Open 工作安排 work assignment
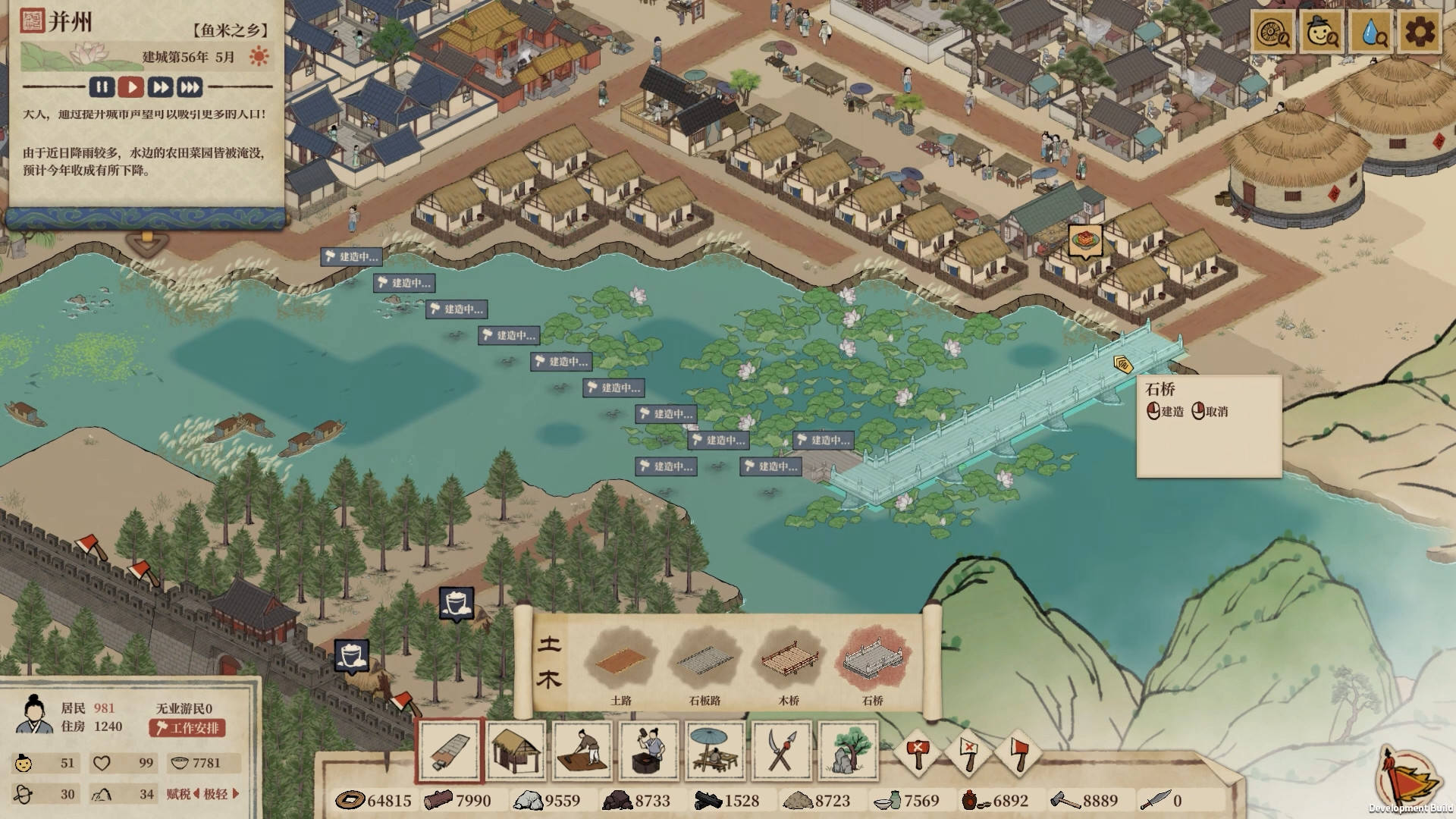This screenshot has width=1456, height=819. pos(187,728)
